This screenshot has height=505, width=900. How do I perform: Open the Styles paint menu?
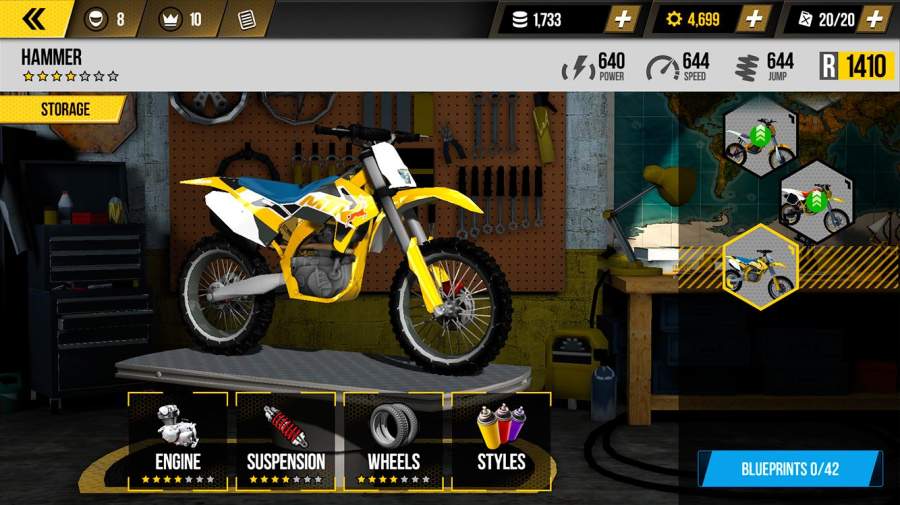(501, 438)
